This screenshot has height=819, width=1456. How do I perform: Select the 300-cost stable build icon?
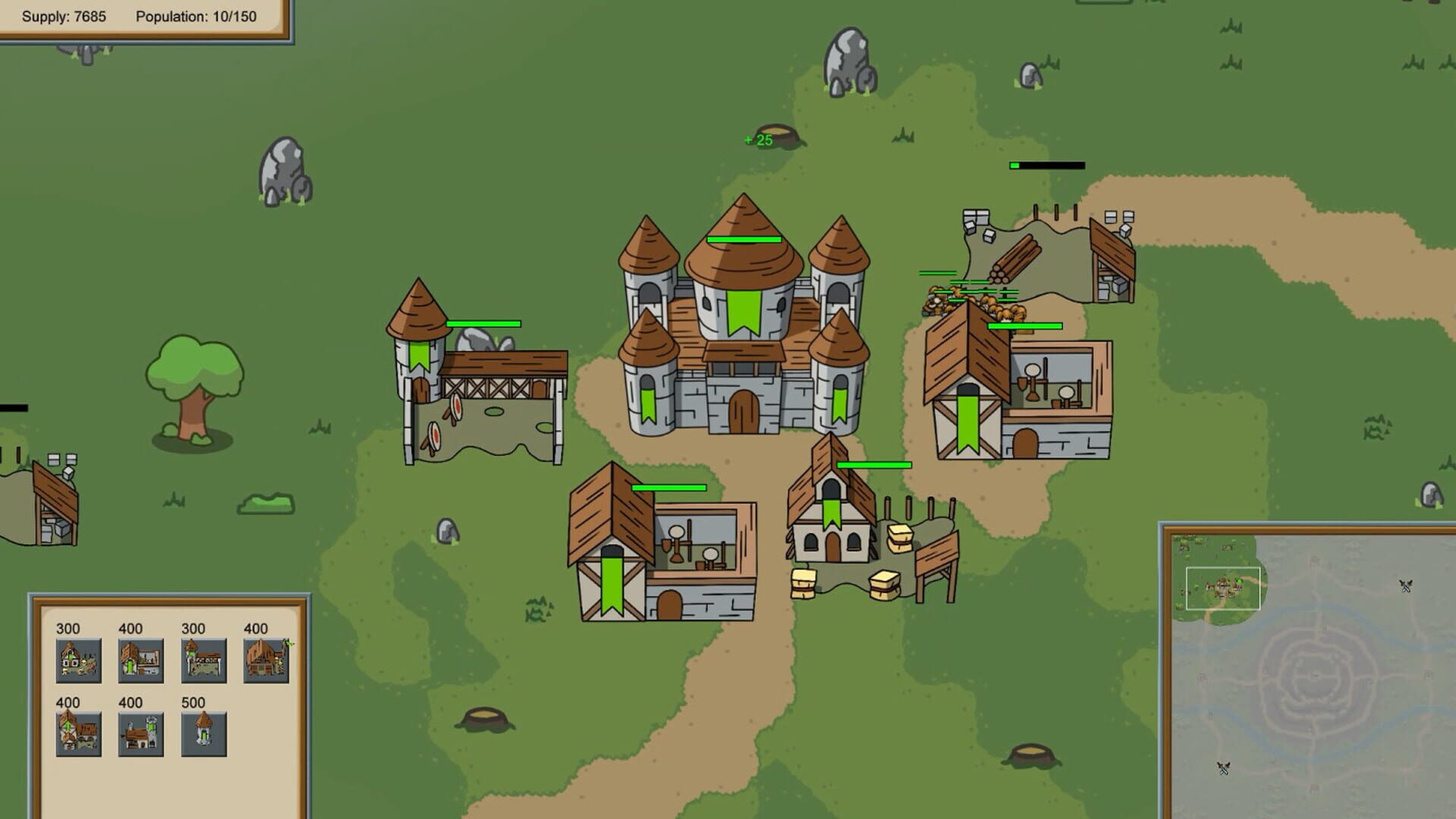[x=203, y=660]
